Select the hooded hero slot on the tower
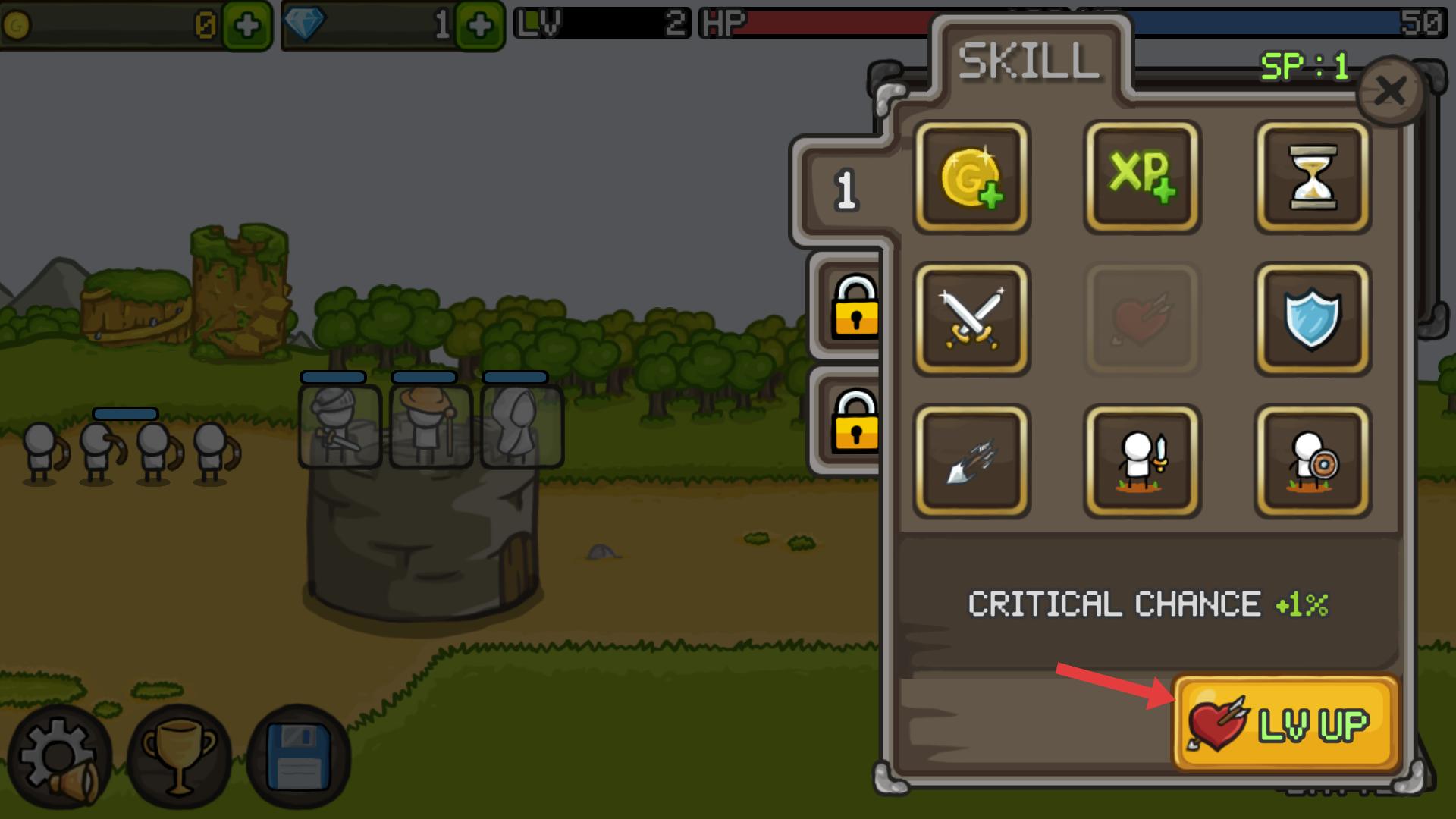This screenshot has height=819, width=1456. (522, 425)
